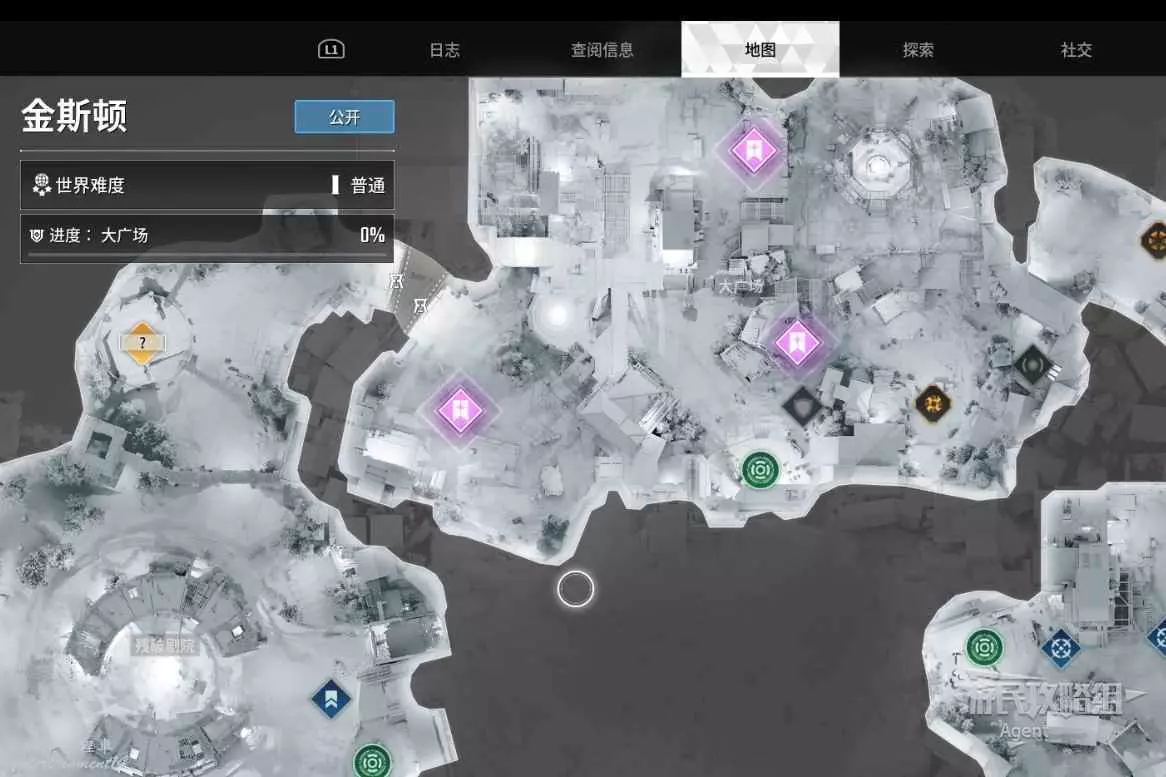Viewport: 1166px width, 777px height.
Task: Switch to the 日志 tab
Action: coord(444,50)
